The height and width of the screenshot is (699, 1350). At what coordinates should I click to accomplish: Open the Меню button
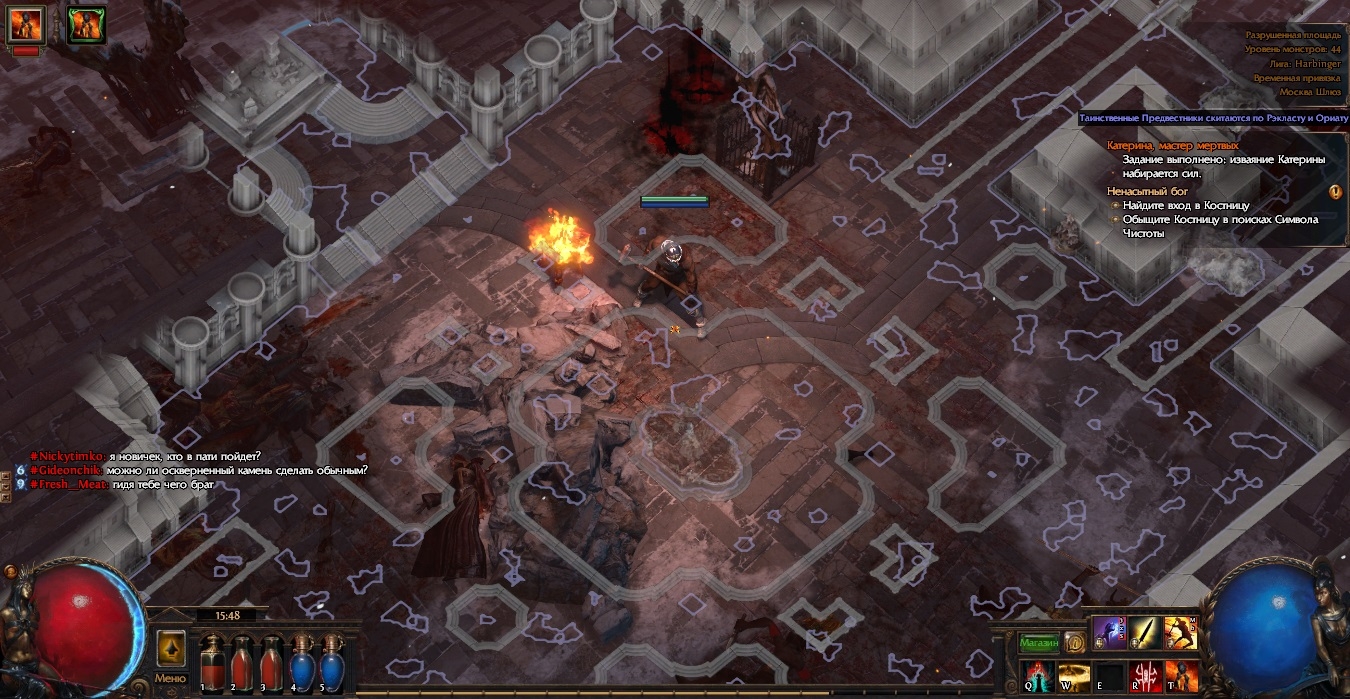(x=170, y=678)
